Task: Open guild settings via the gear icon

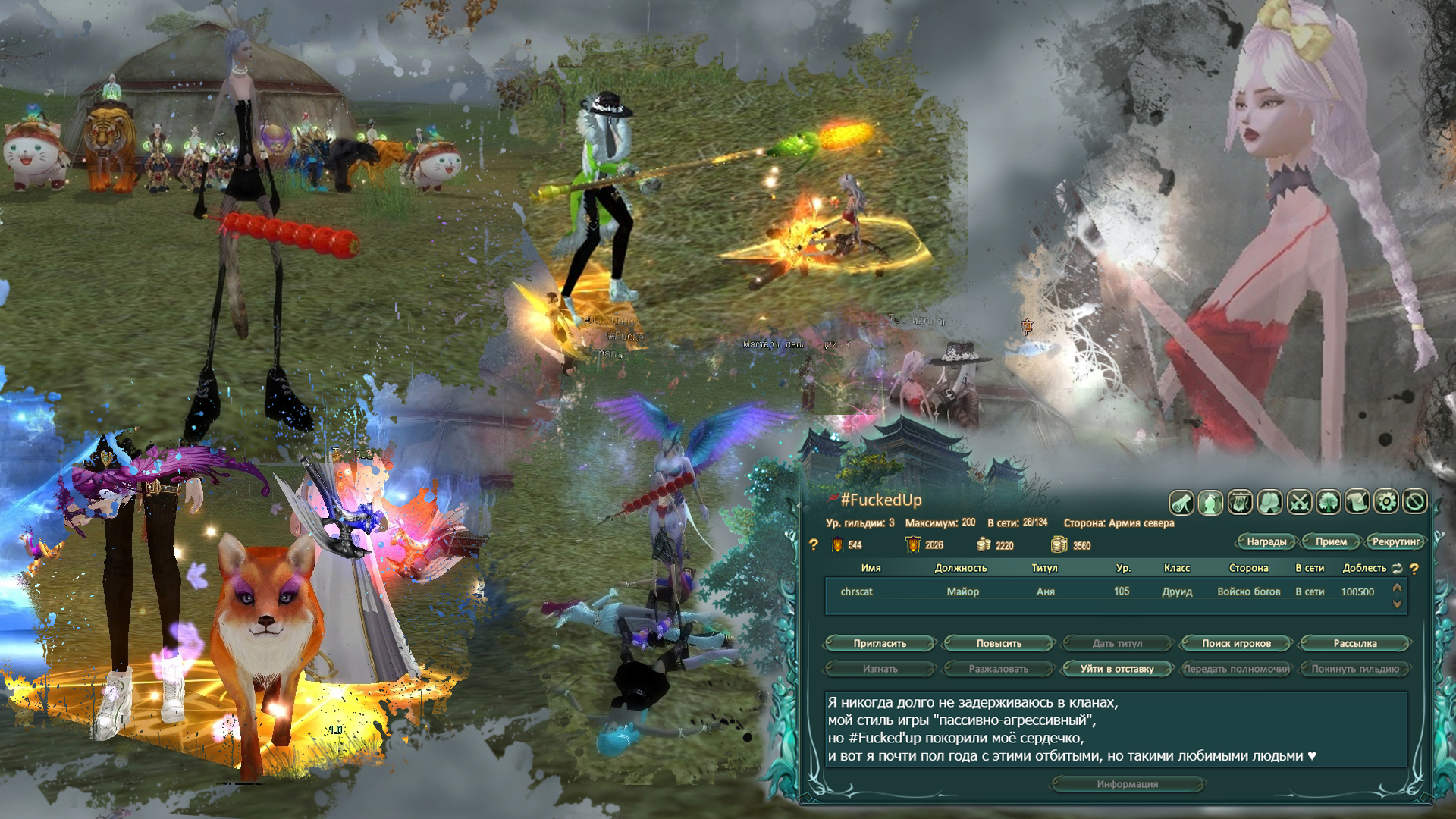Action: 1385,502
